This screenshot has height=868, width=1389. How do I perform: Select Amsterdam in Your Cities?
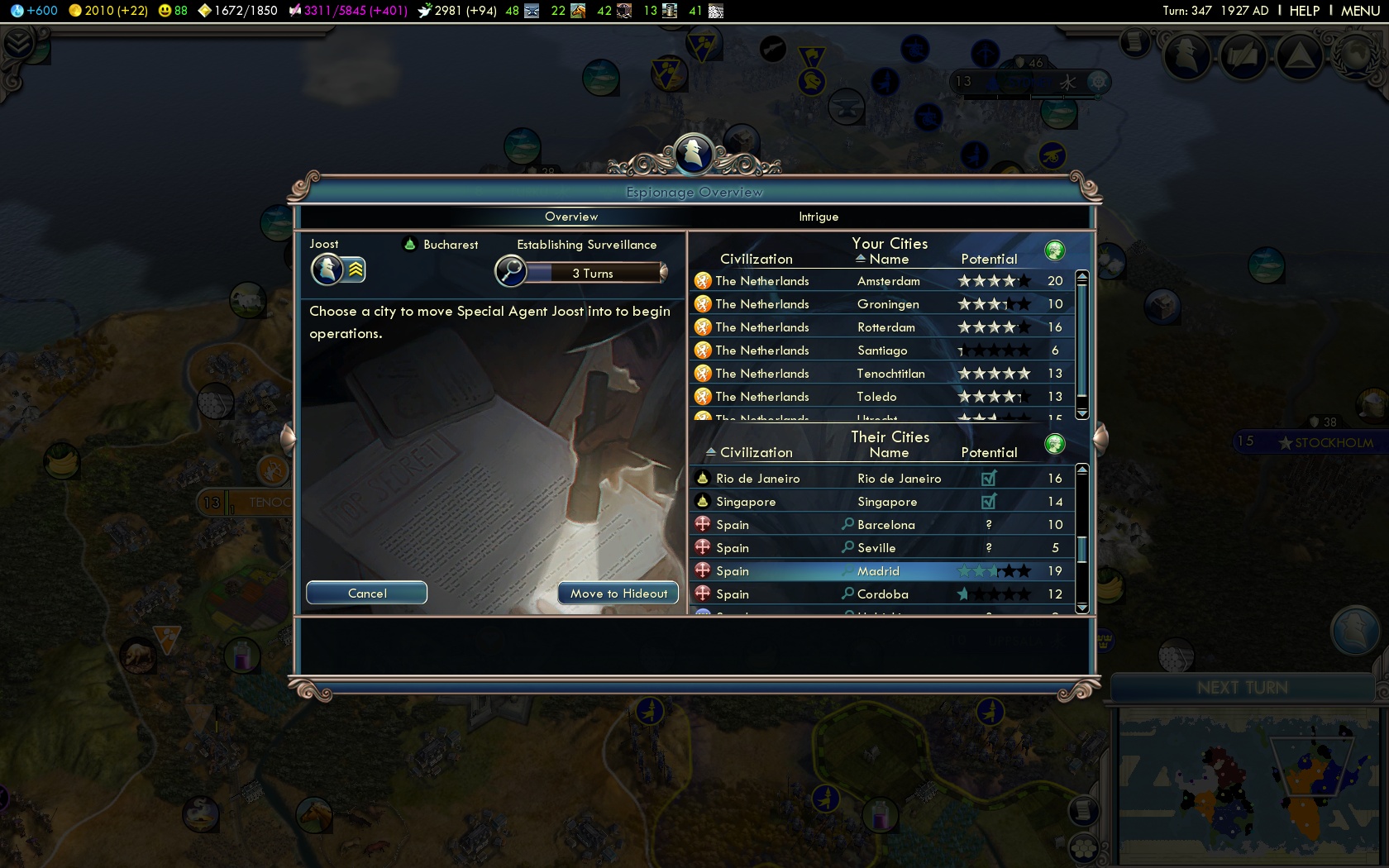888,281
